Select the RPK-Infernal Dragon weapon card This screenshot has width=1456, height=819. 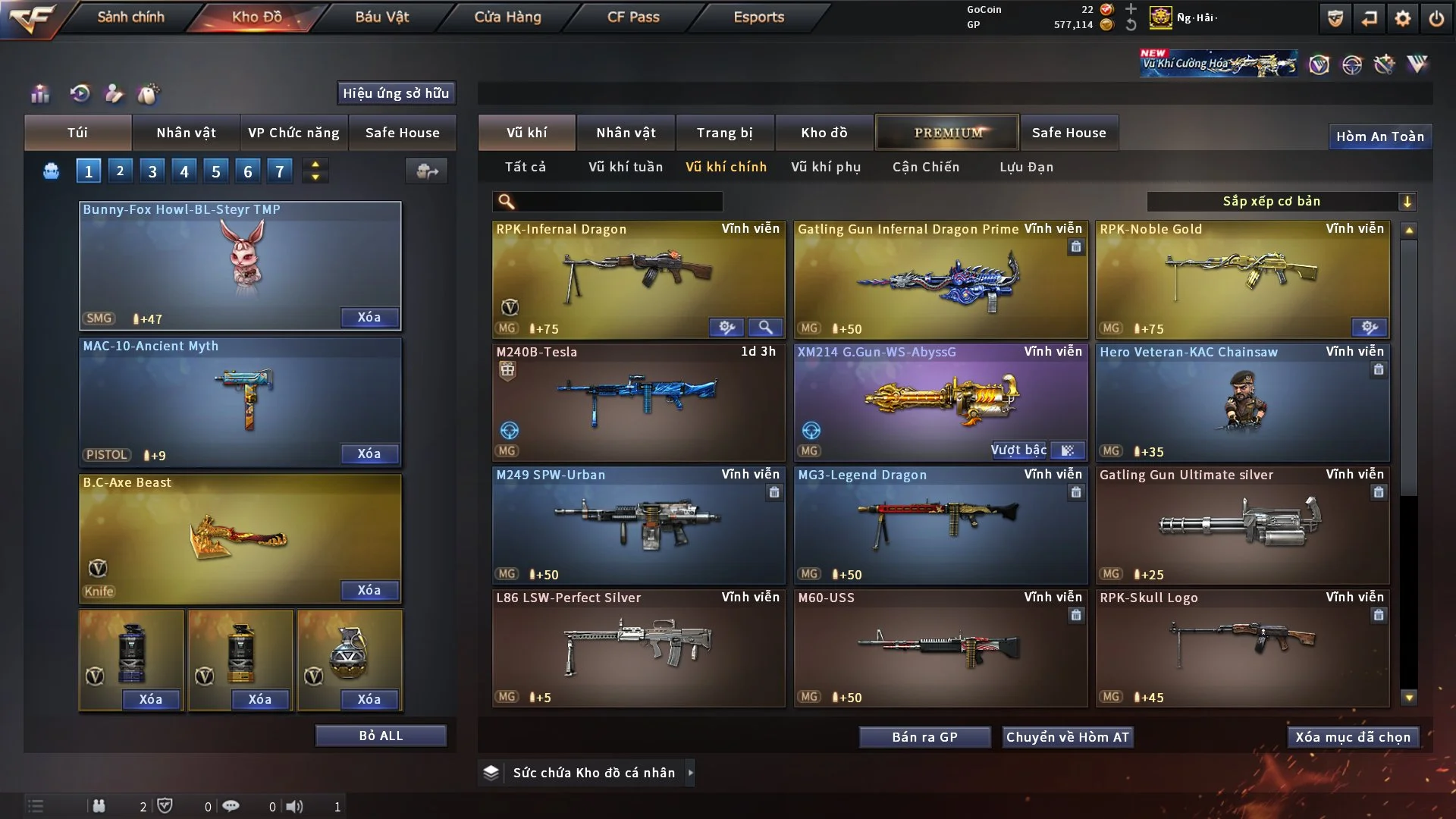coord(639,279)
